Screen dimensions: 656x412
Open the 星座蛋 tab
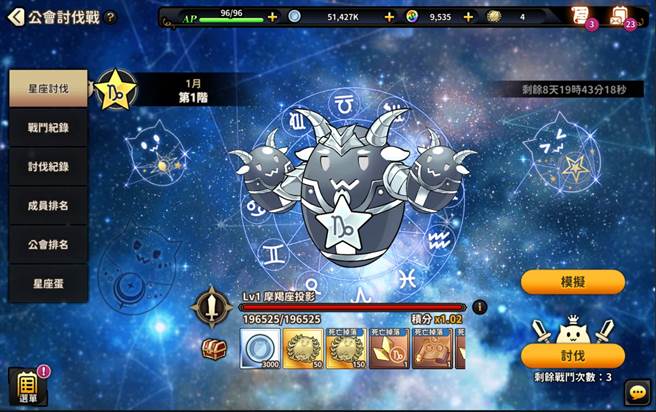[x=48, y=284]
